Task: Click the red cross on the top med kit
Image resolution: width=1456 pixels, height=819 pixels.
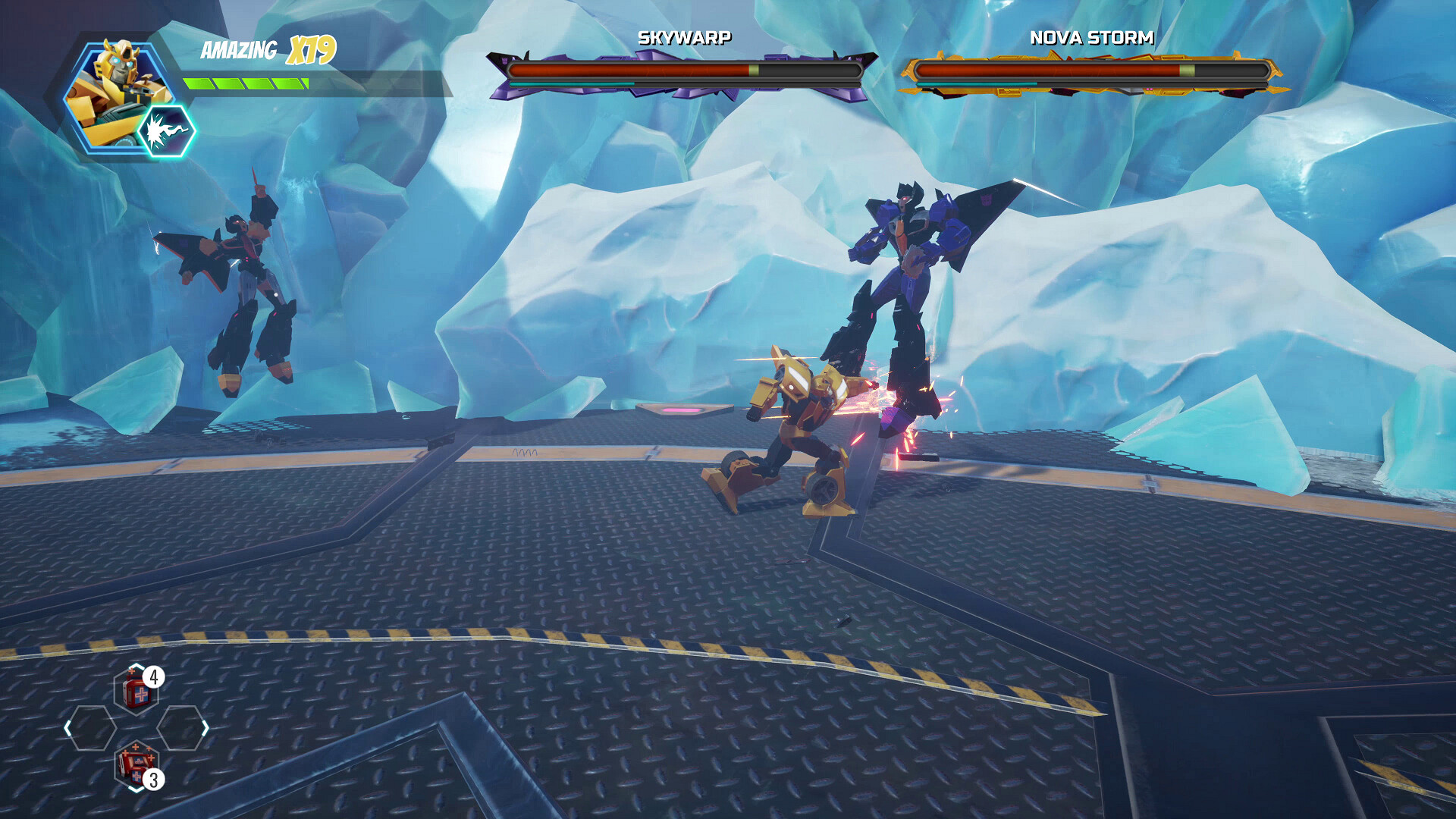Action: click(x=141, y=694)
